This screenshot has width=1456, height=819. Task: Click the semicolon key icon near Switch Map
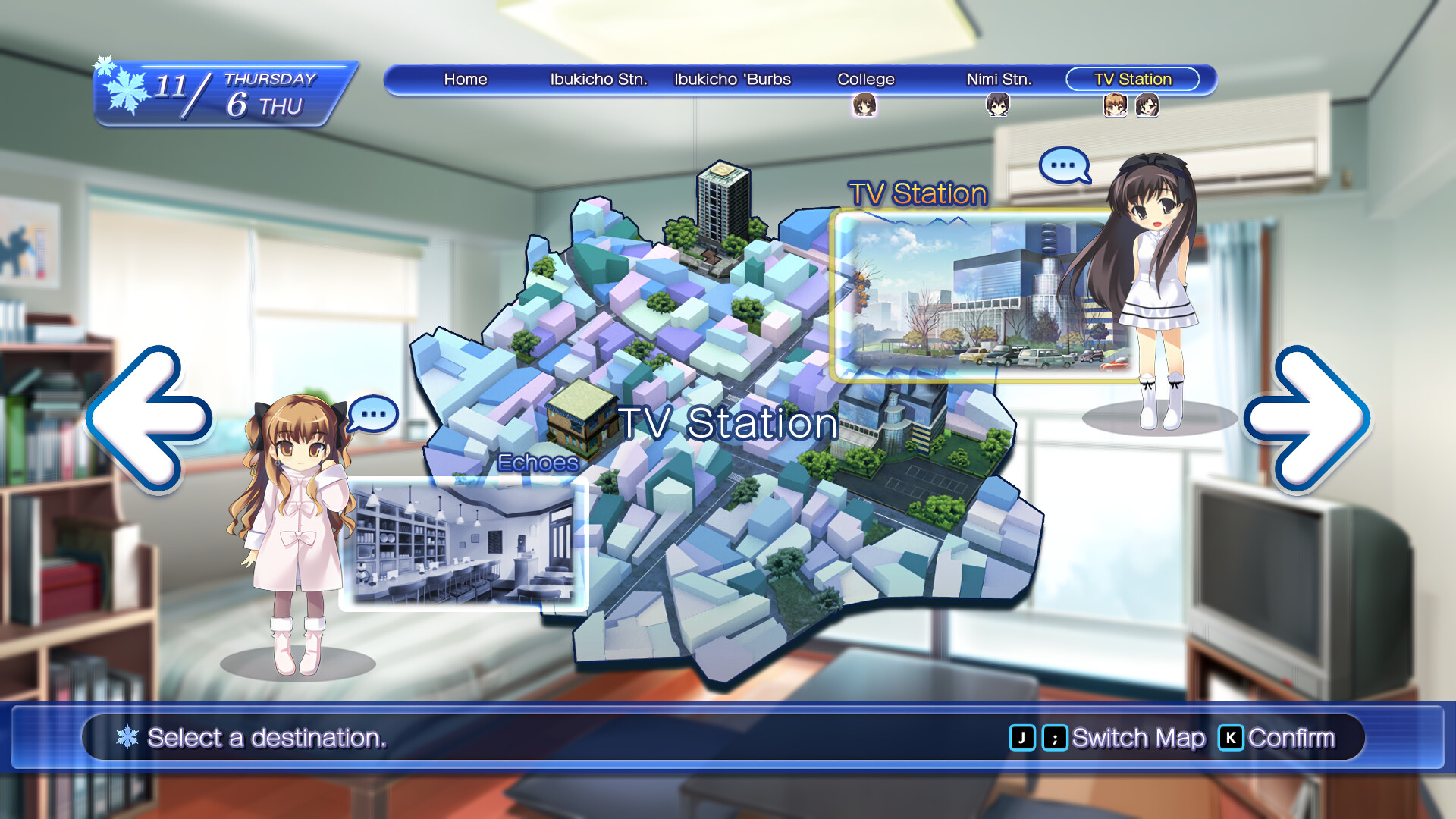[x=1056, y=736]
